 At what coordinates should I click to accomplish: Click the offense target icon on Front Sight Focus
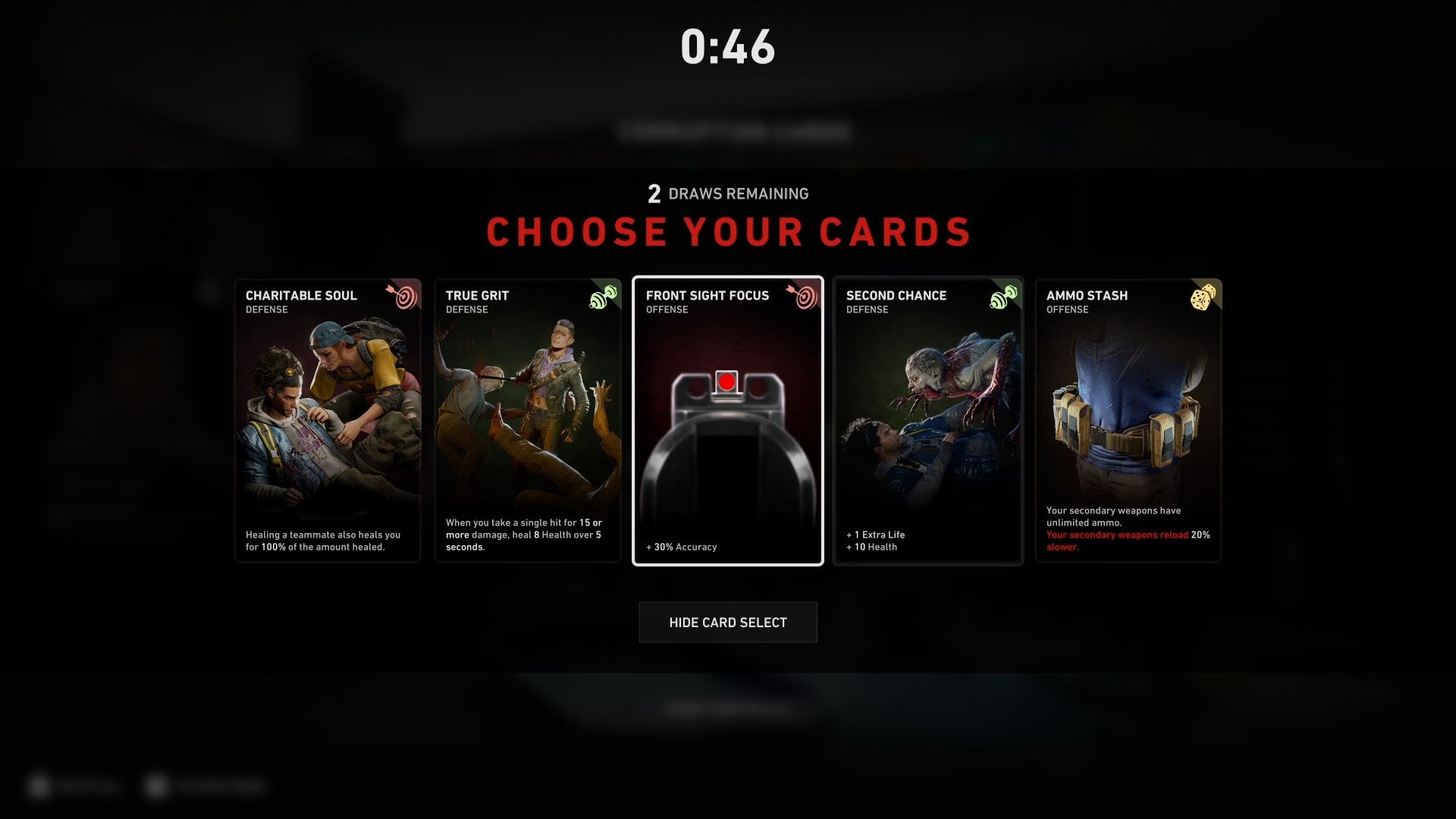804,299
